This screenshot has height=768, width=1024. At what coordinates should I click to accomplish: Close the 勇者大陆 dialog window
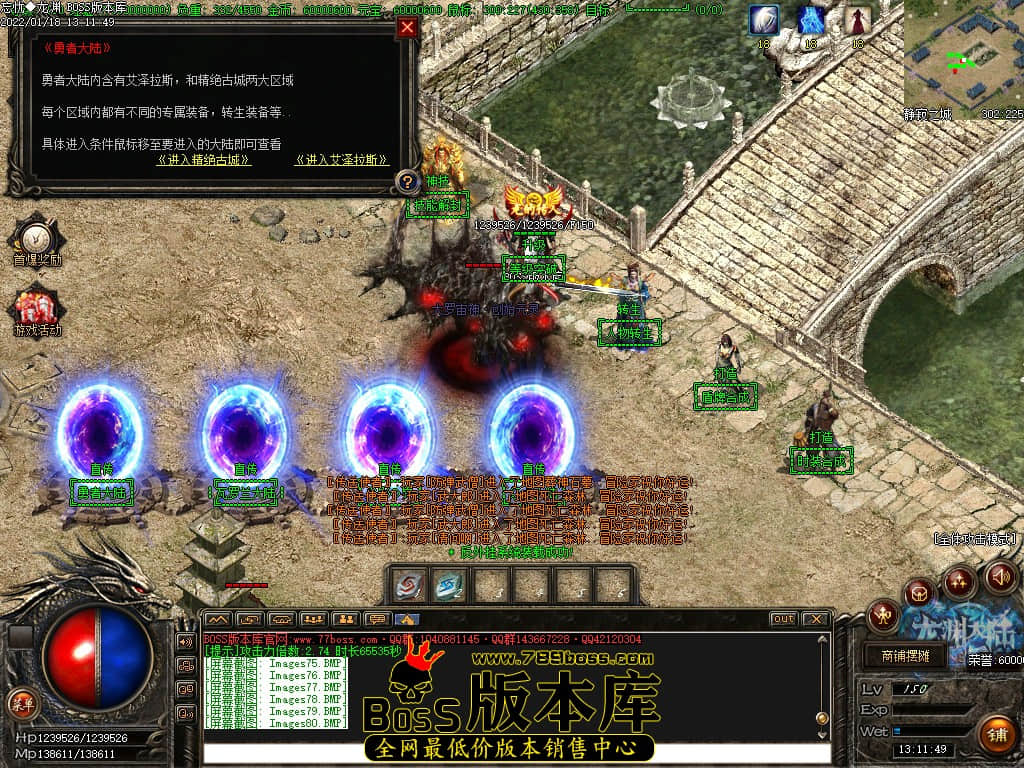[407, 28]
